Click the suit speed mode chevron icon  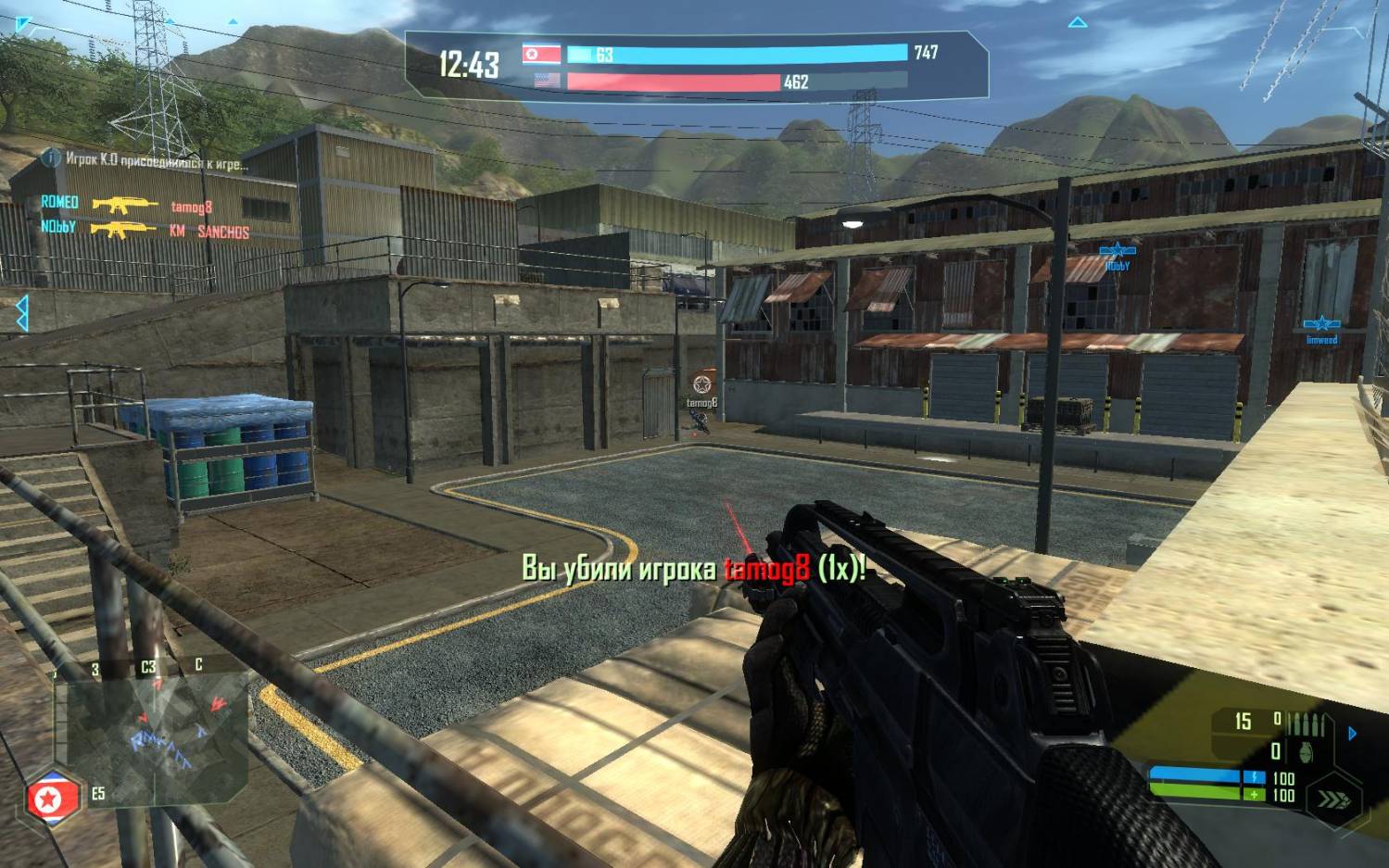(x=1333, y=799)
